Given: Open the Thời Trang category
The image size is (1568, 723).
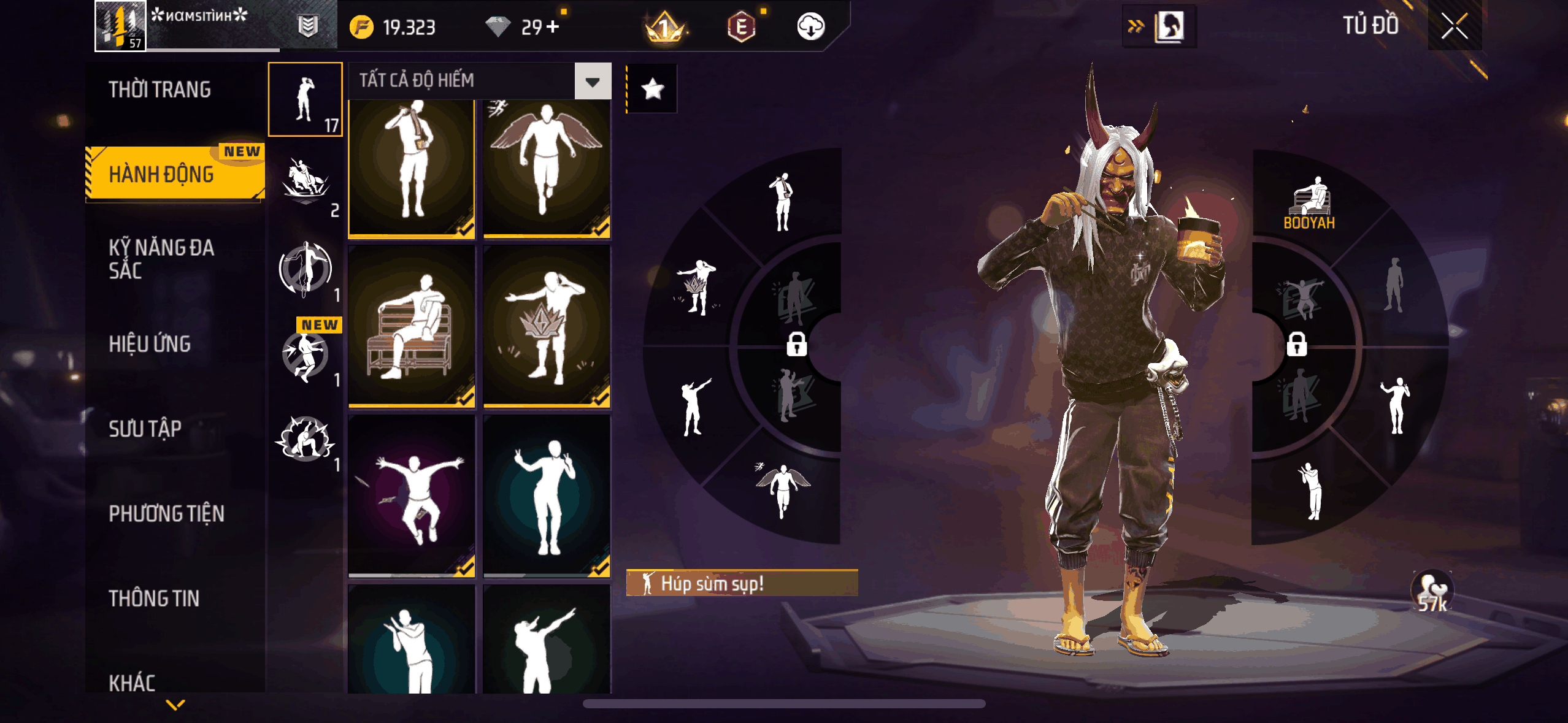Looking at the screenshot, I should pyautogui.click(x=160, y=90).
